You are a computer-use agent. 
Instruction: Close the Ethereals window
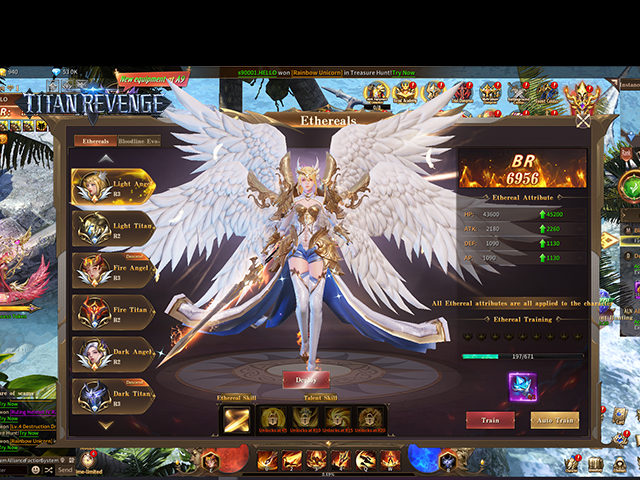(583, 120)
